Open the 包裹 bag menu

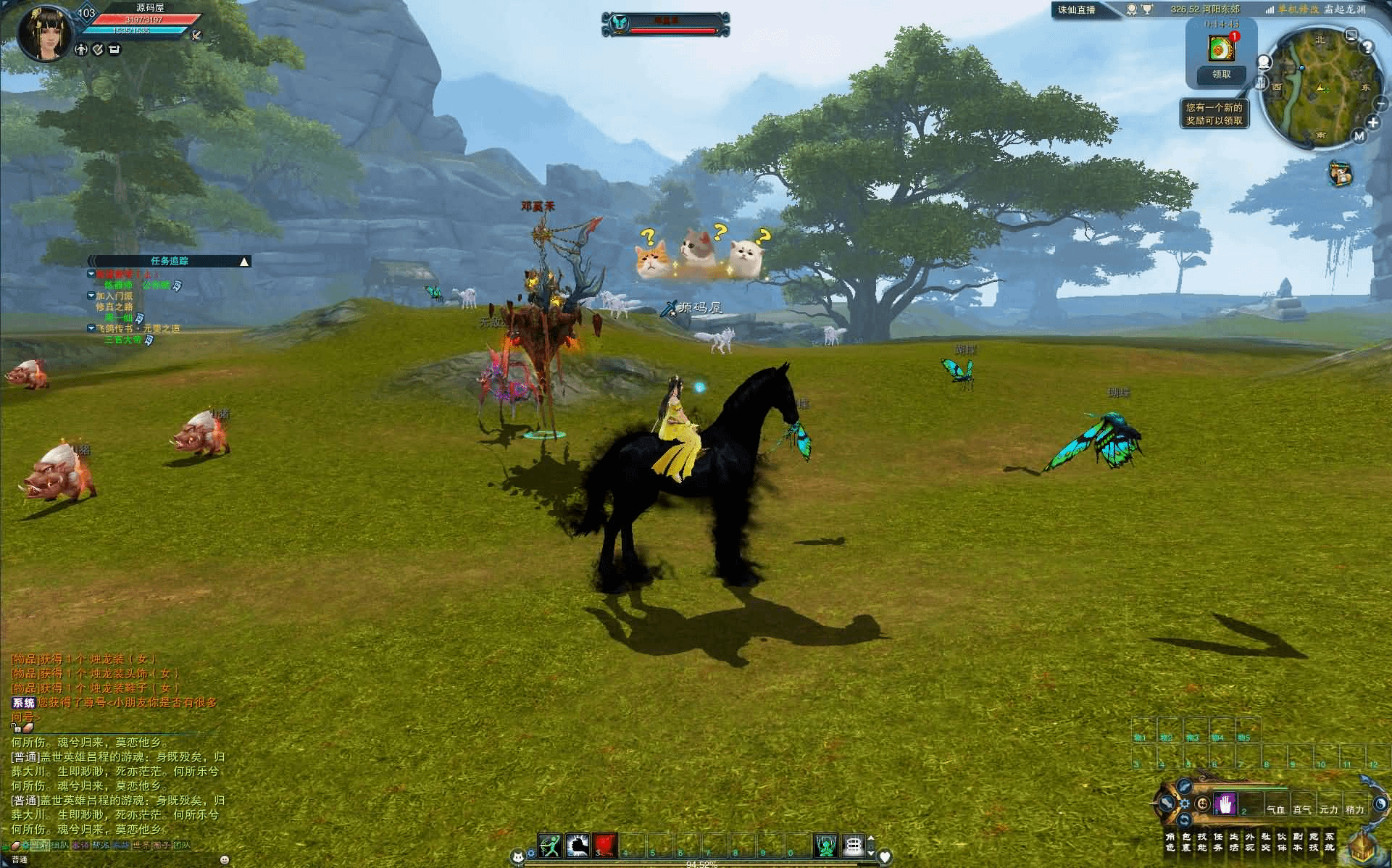[x=1185, y=842]
